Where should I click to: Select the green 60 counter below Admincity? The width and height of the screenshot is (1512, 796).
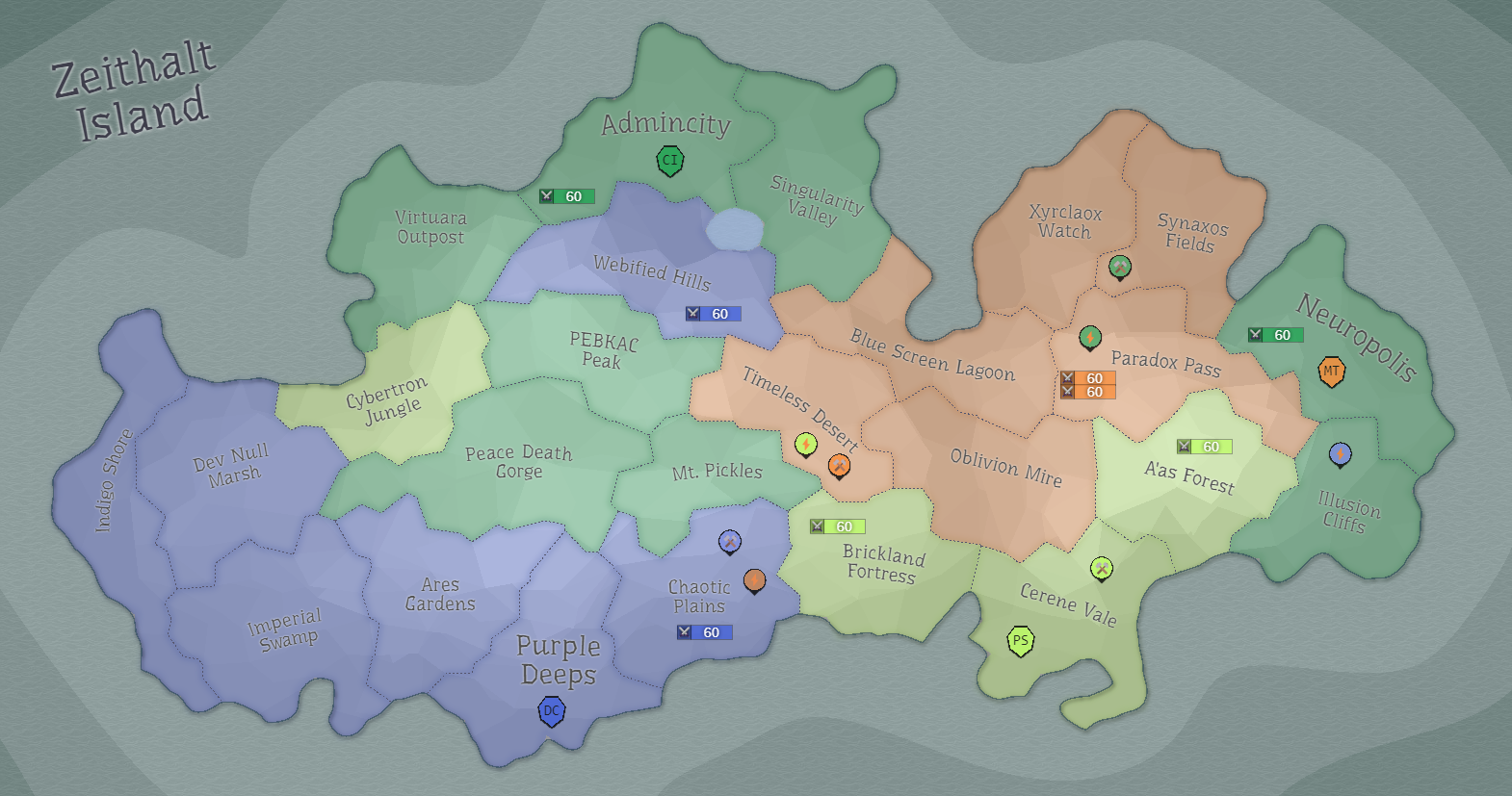tap(569, 195)
